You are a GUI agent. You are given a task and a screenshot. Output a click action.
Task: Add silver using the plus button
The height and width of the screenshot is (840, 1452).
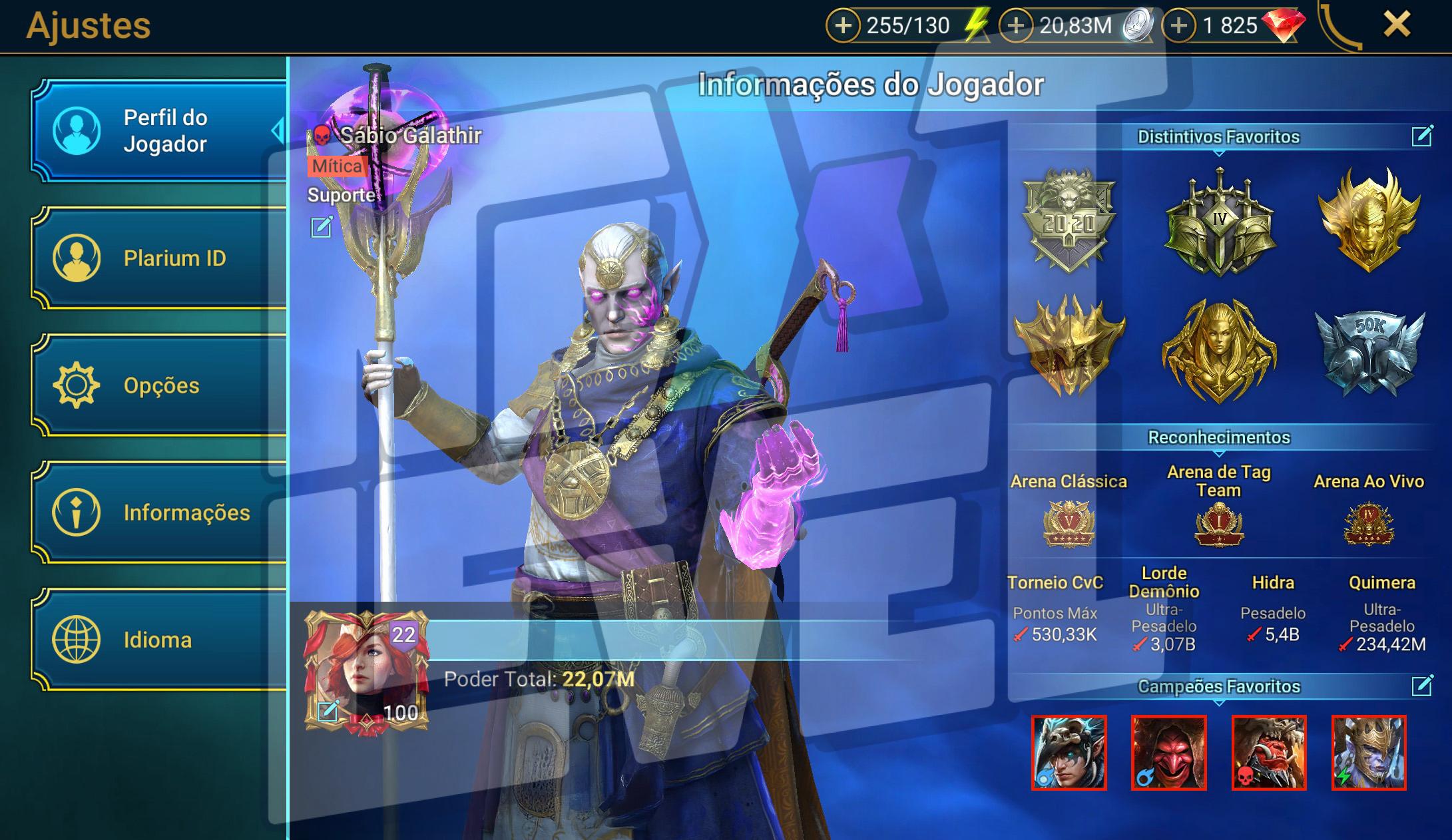point(1015,26)
